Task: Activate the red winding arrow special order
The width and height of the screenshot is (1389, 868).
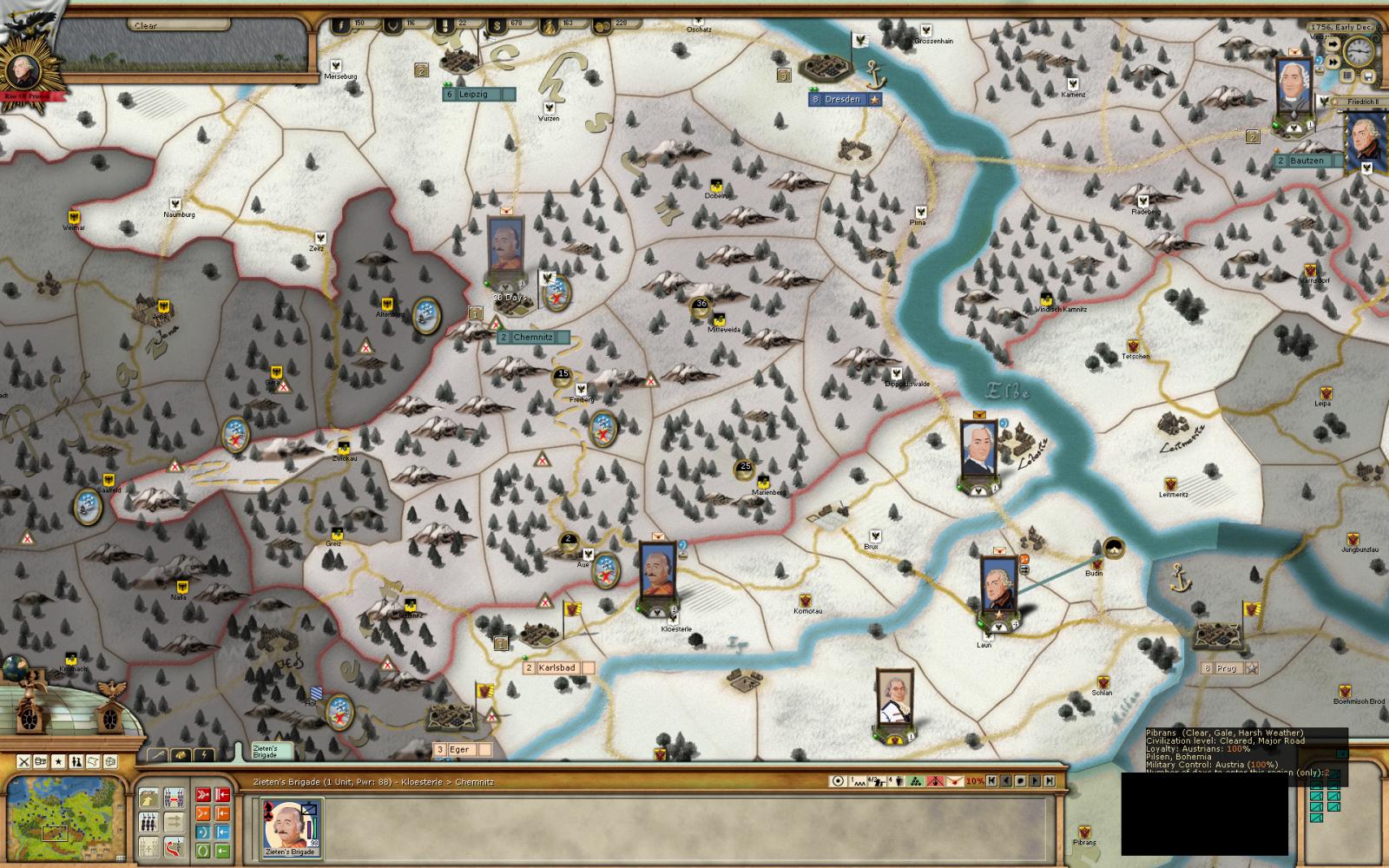Action: 174,845
